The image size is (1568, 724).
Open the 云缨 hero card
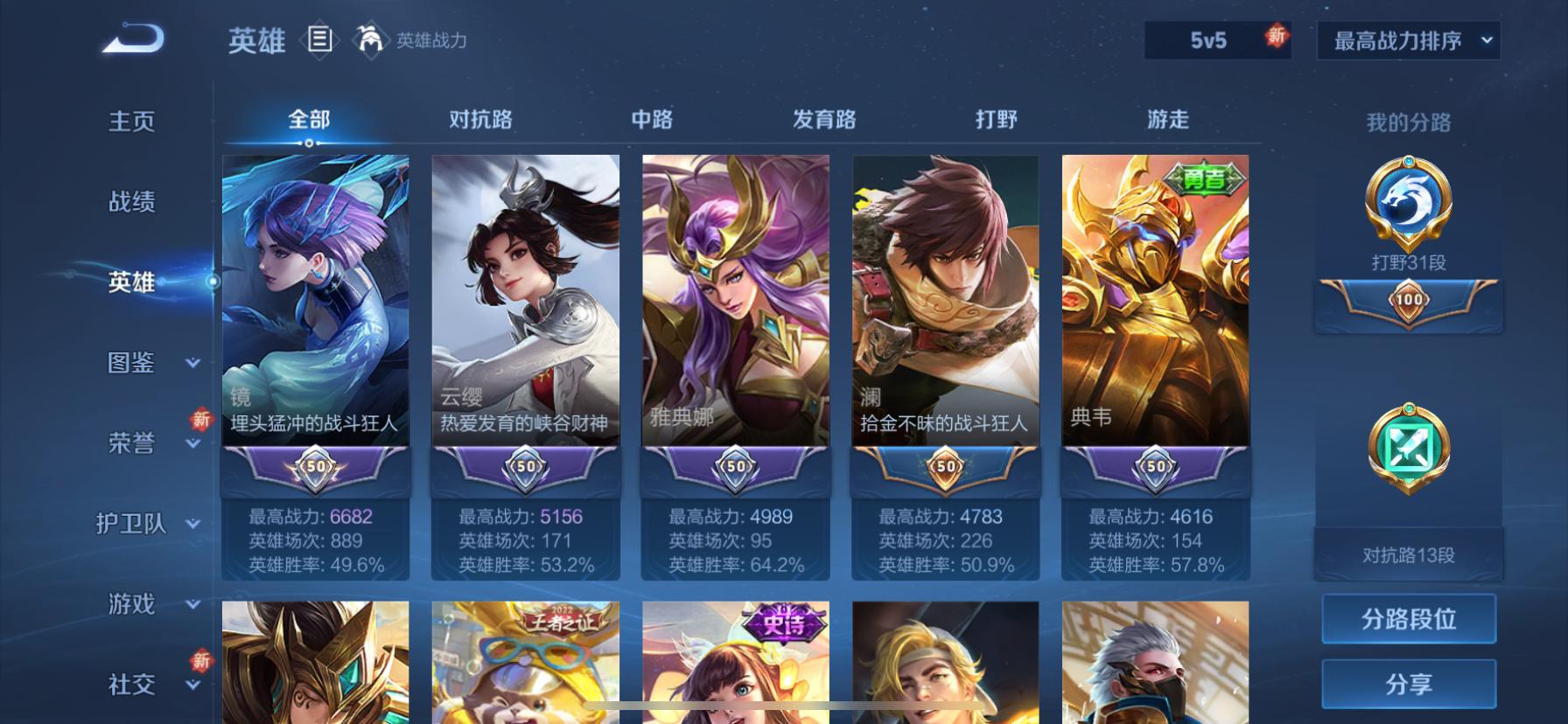(x=525, y=297)
